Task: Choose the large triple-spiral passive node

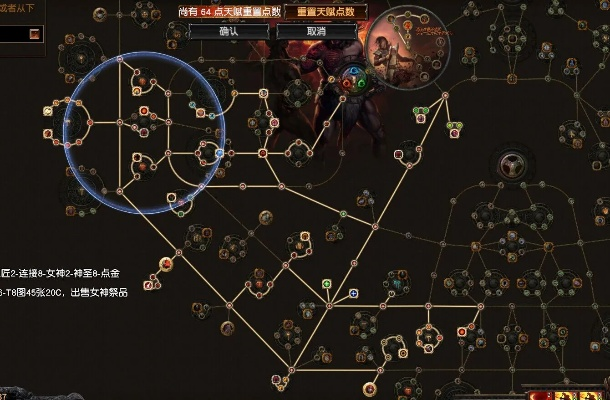Action: click(512, 165)
